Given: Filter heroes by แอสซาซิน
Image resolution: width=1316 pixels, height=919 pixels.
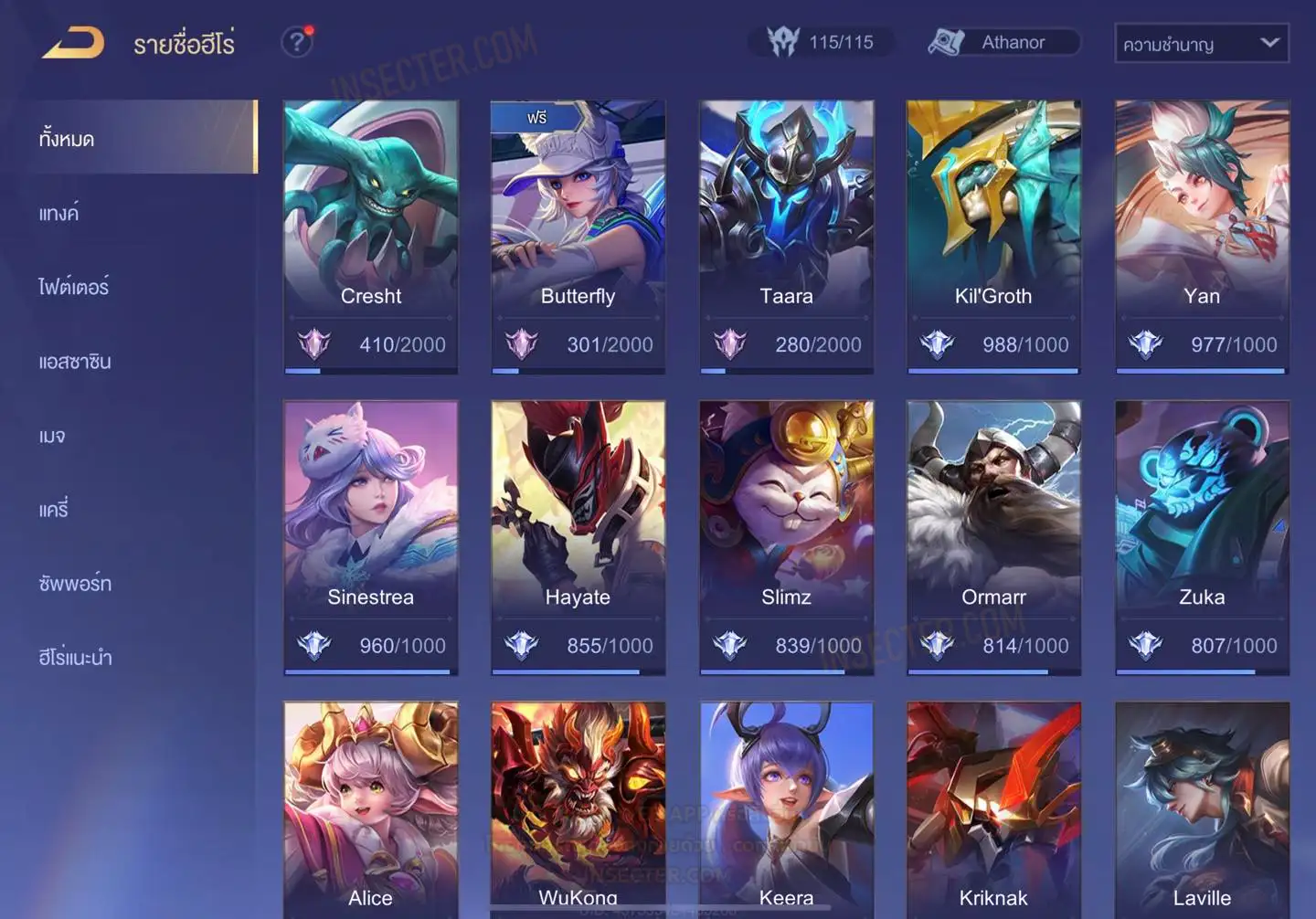Looking at the screenshot, I should click(x=75, y=362).
